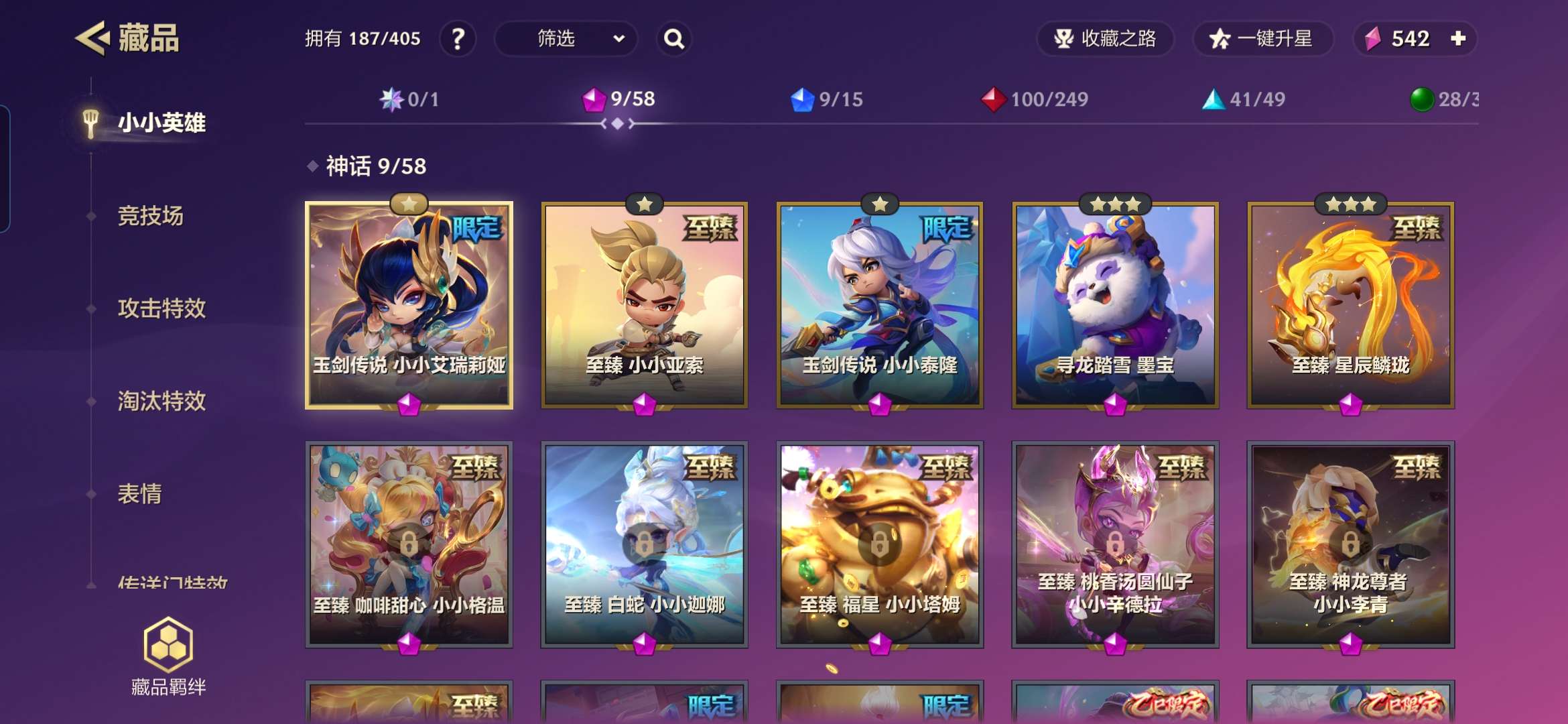Image resolution: width=1568 pixels, height=724 pixels.
Task: View the locked 至臻 神龙尊者 小小李青 card
Action: pyautogui.click(x=1350, y=544)
